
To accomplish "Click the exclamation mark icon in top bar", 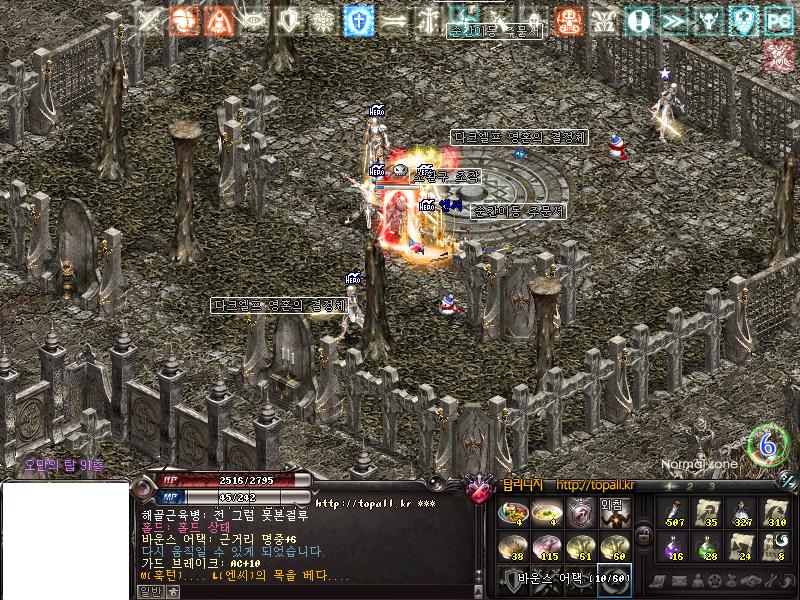I will [637, 19].
